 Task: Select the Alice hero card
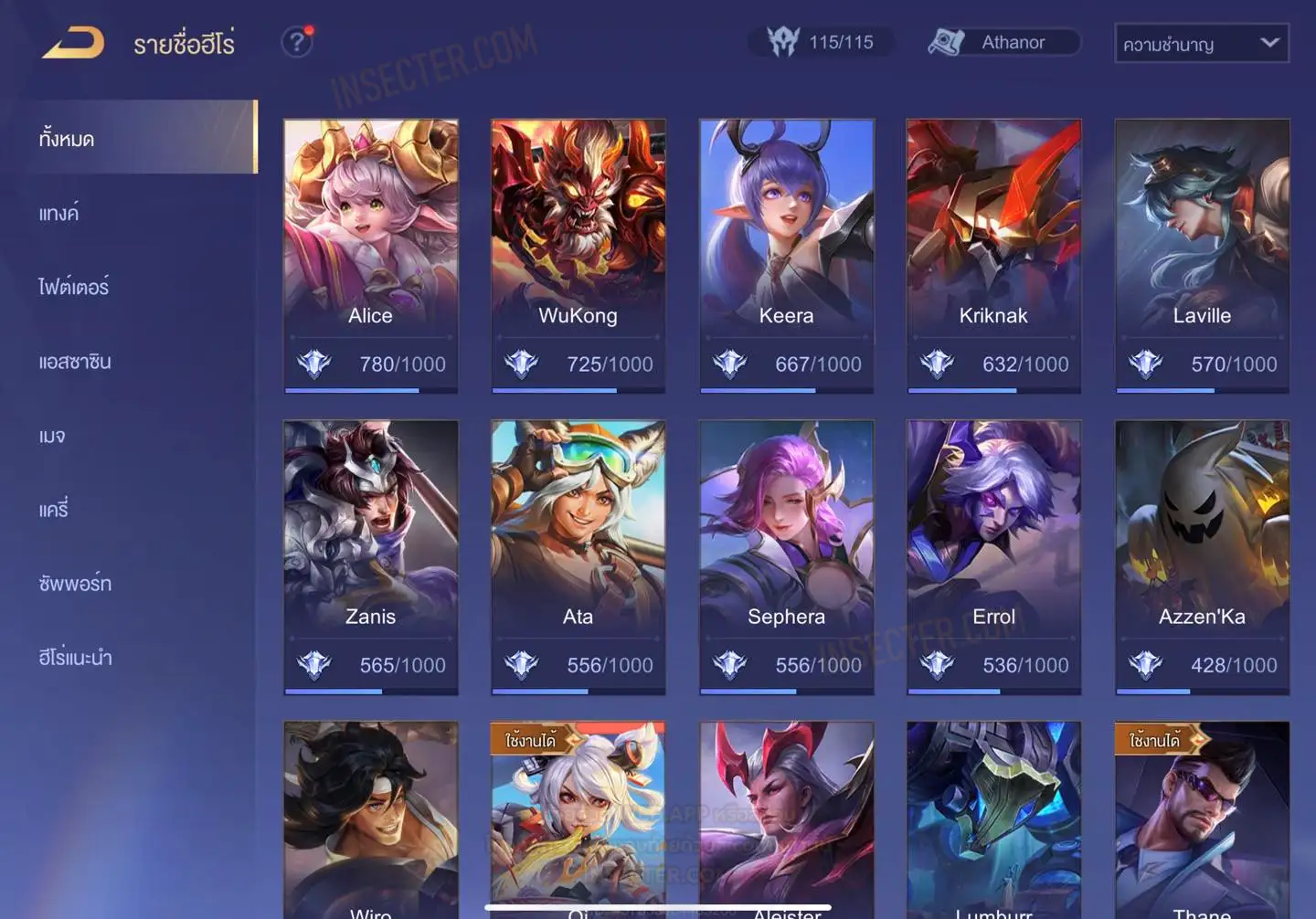click(x=370, y=256)
